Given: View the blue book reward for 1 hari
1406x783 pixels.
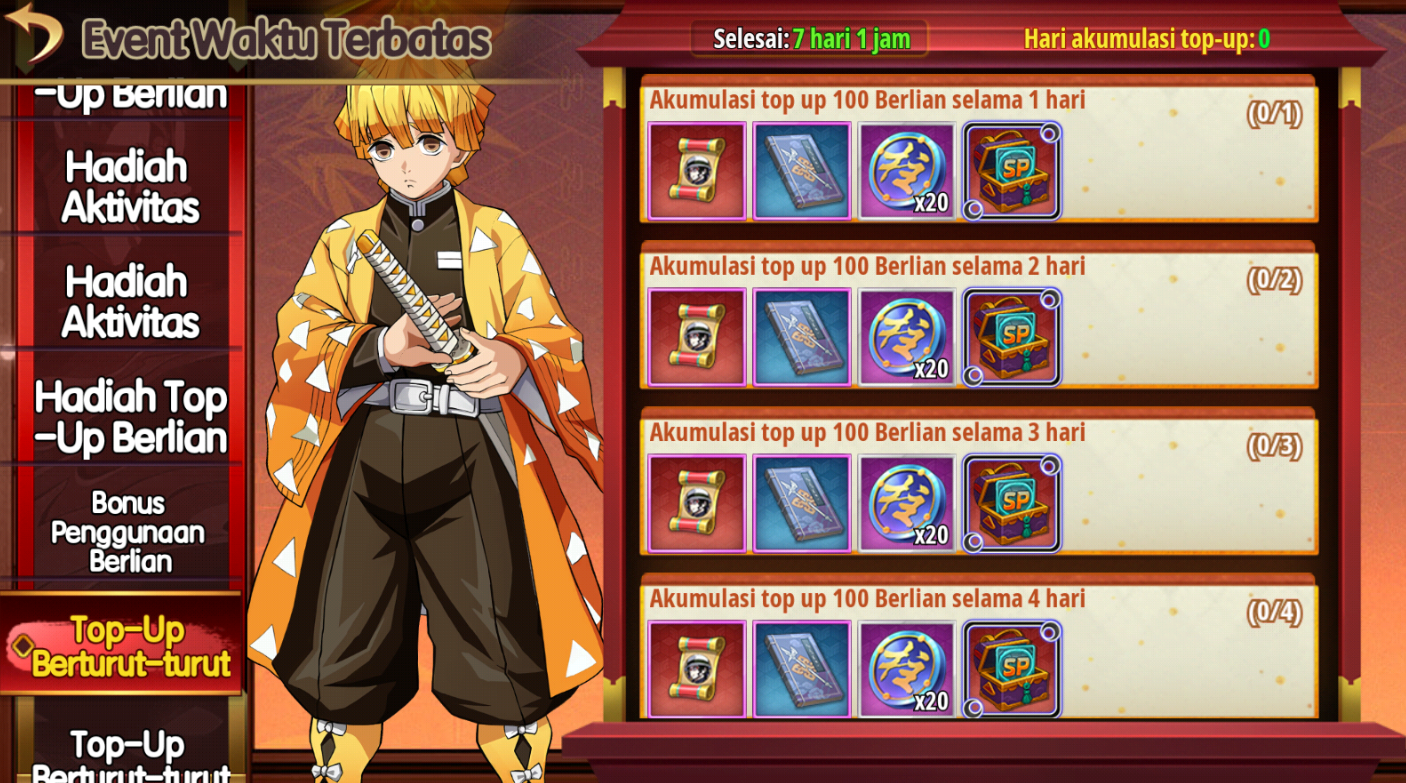Looking at the screenshot, I should coord(802,171).
